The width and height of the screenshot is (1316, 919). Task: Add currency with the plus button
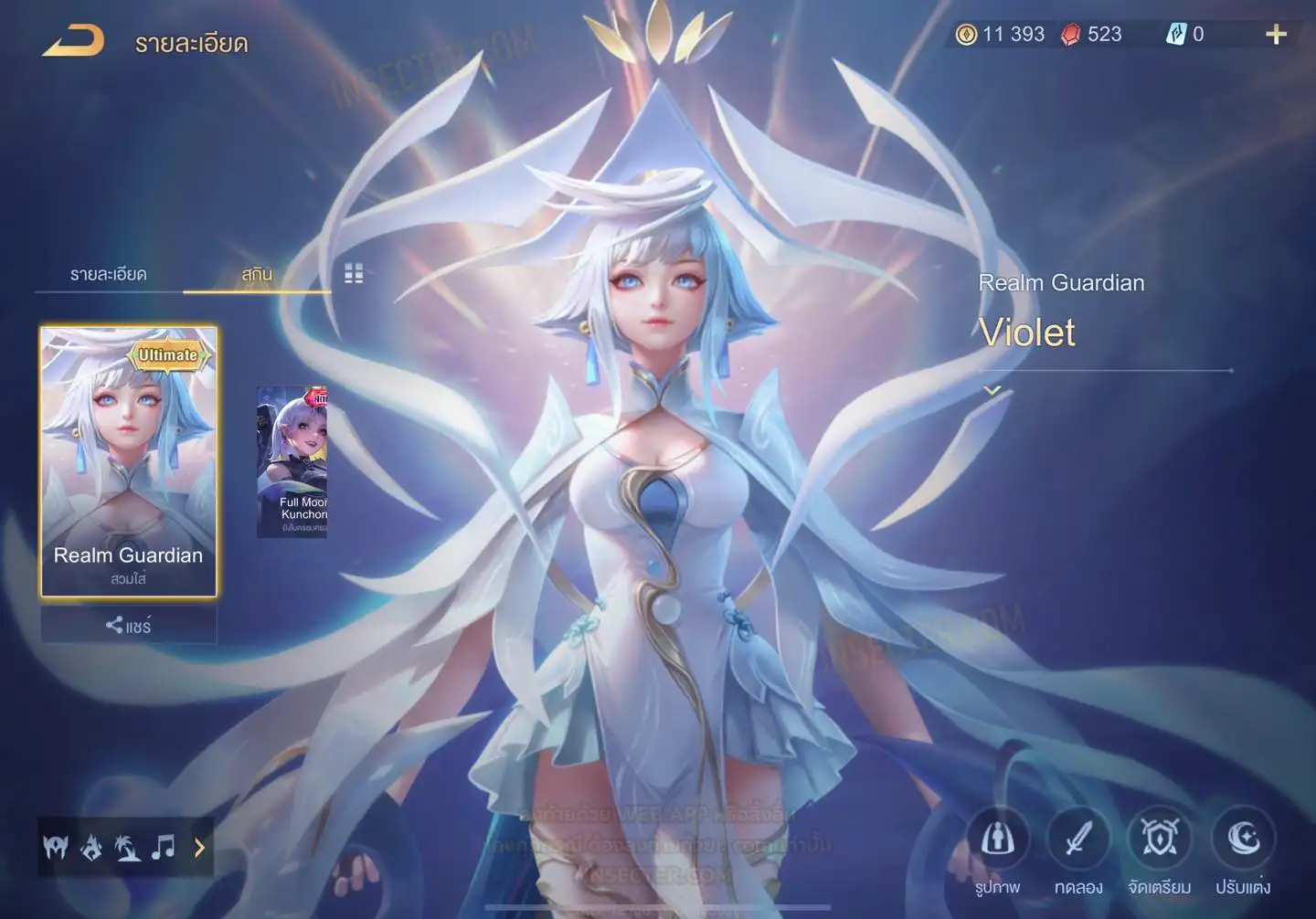coord(1276,35)
